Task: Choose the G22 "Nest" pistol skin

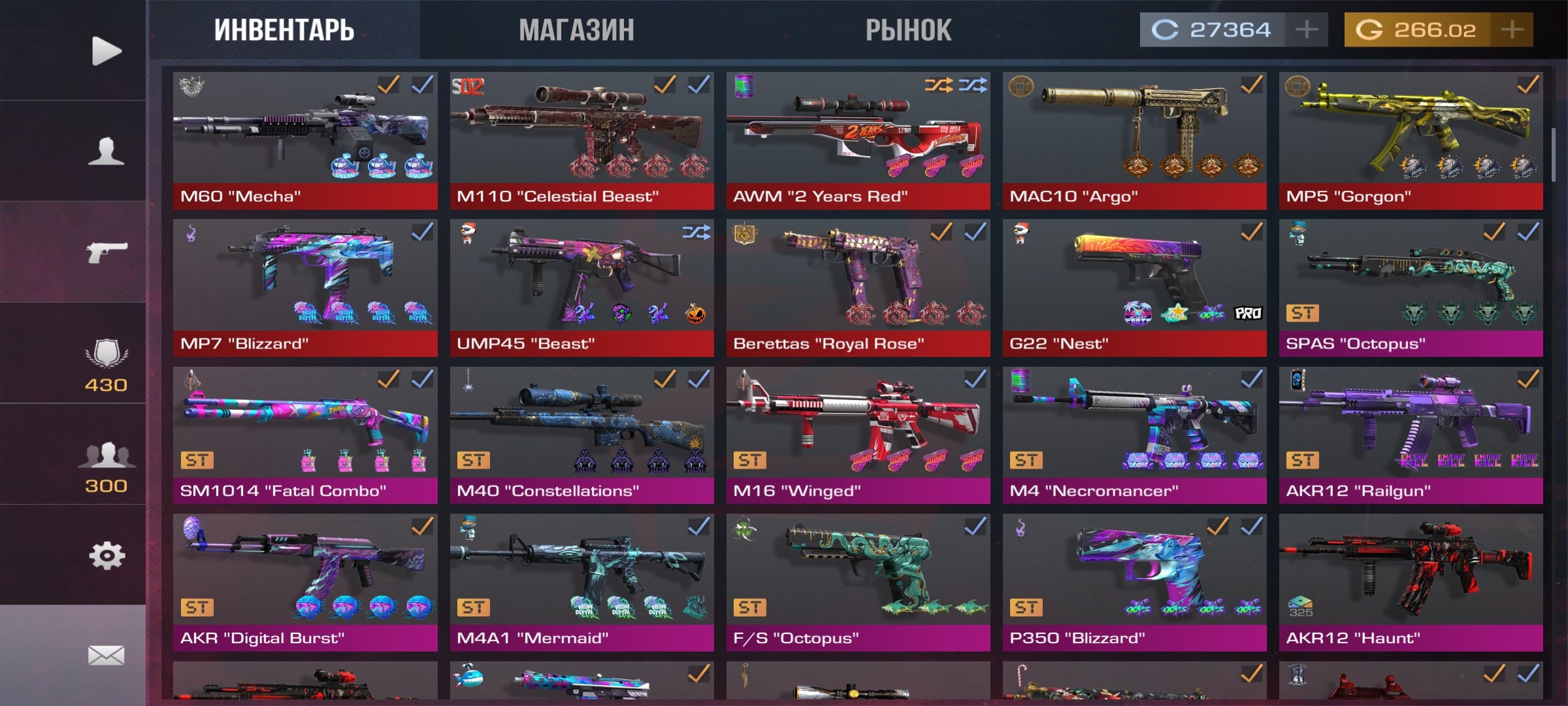Action: click(1134, 288)
